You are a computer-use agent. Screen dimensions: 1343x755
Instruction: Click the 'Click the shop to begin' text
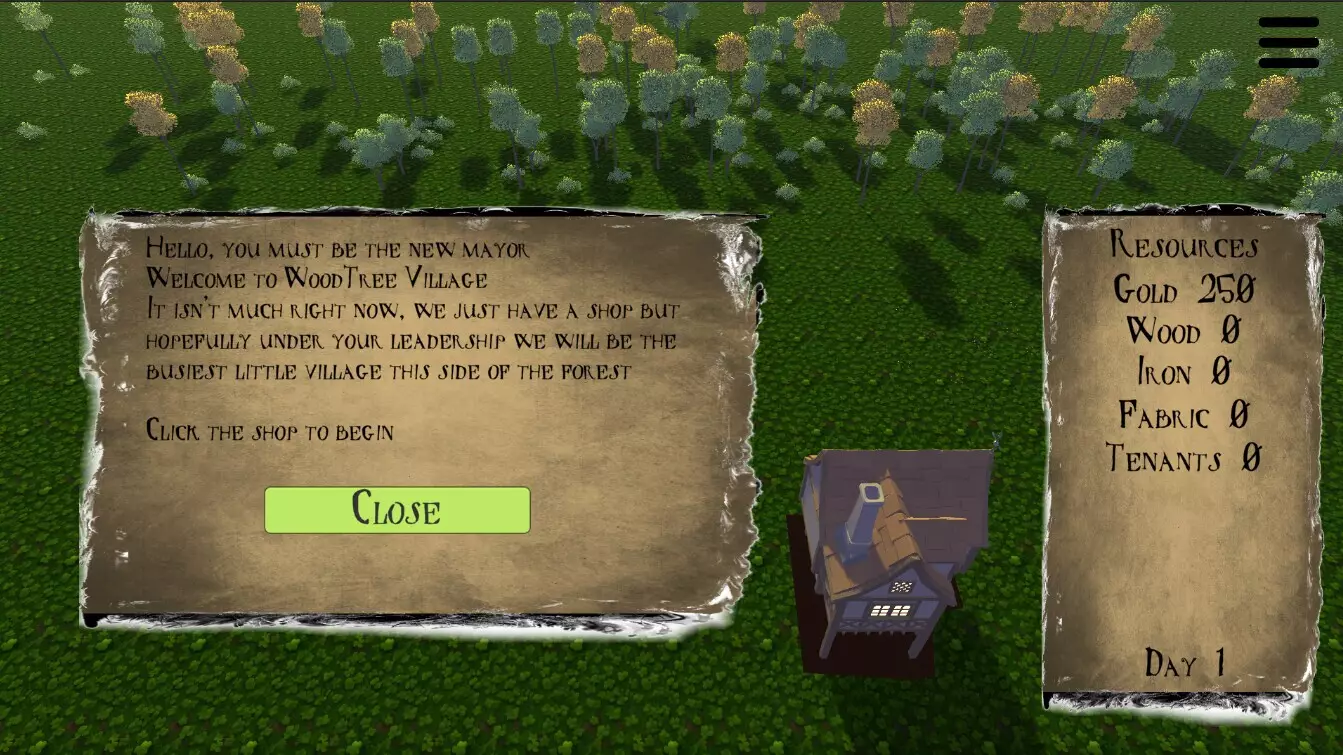[x=269, y=431]
